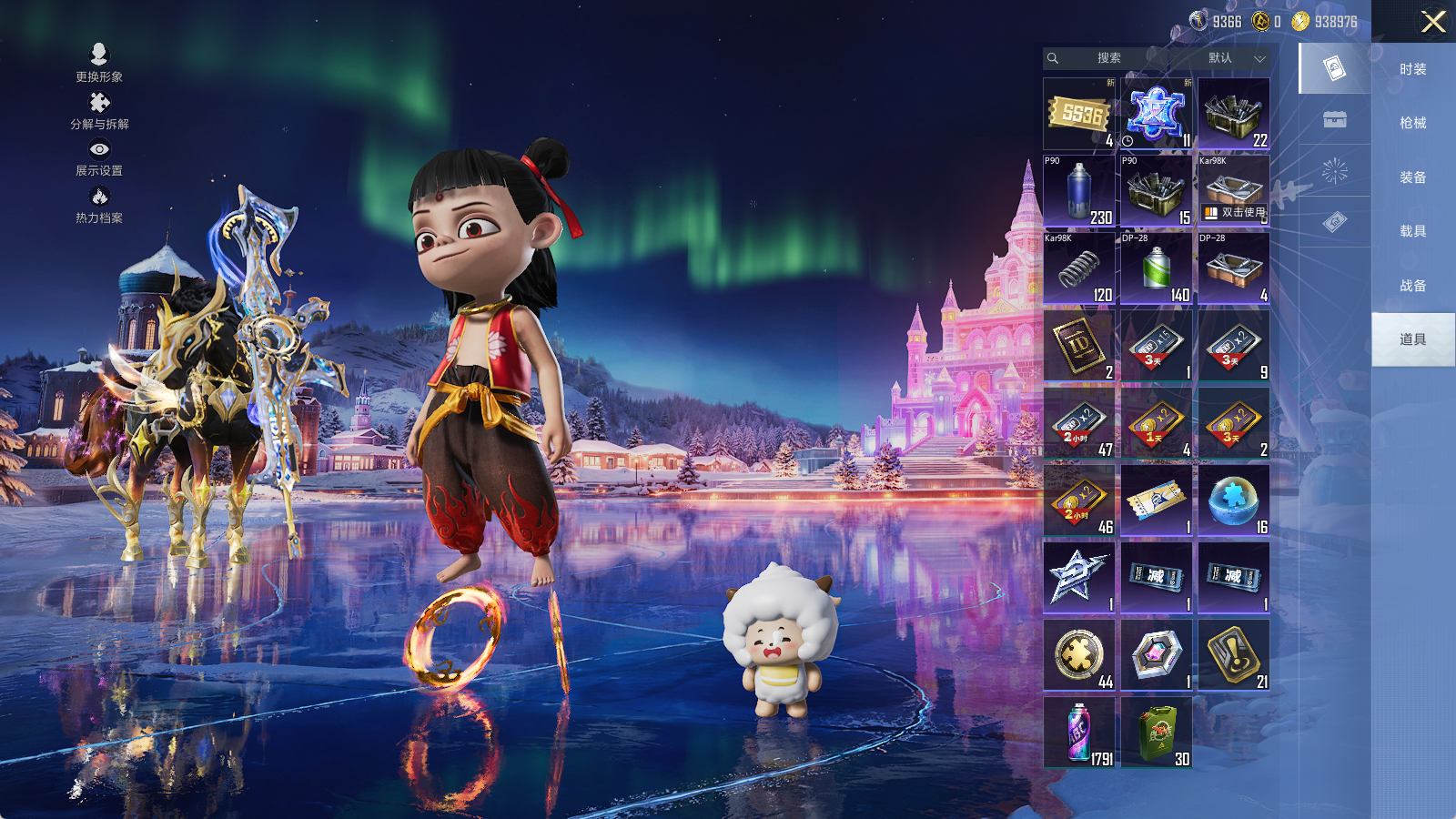The image size is (1456, 819).
Task: Open 展示设置 display settings
Action: point(99,157)
